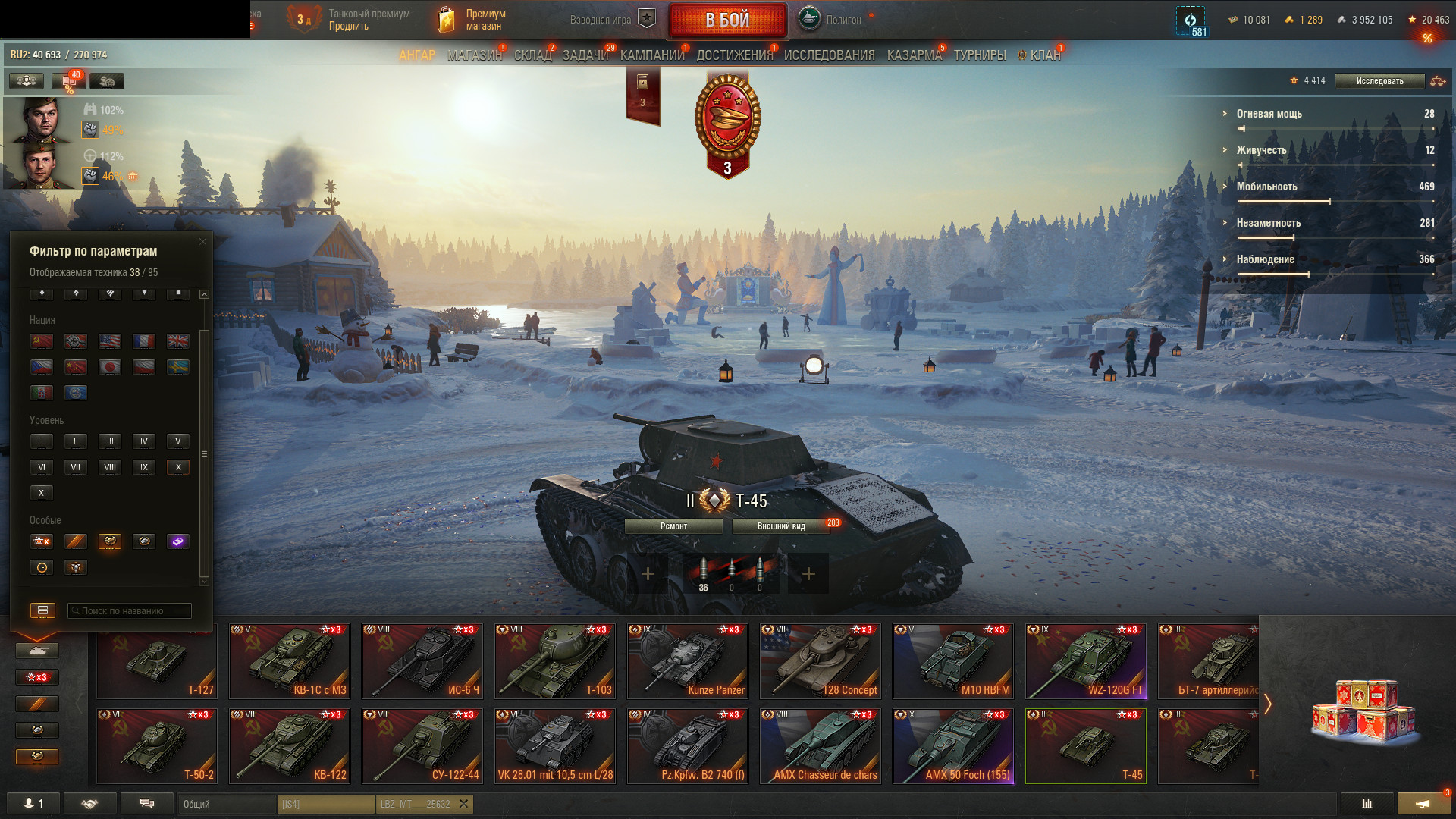Expand the Огневая мощь parameter

click(1268, 114)
